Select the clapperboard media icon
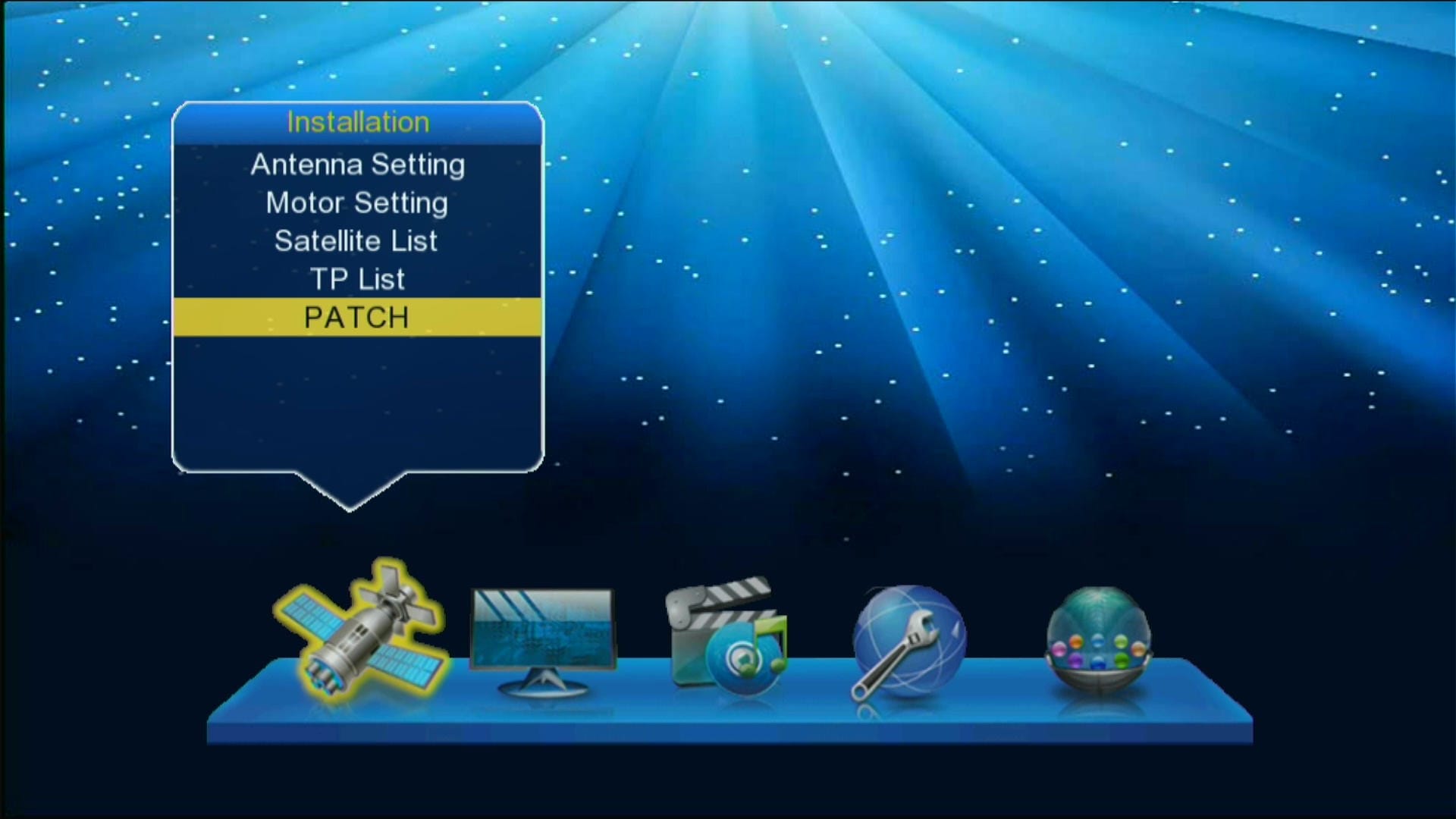 point(726,635)
